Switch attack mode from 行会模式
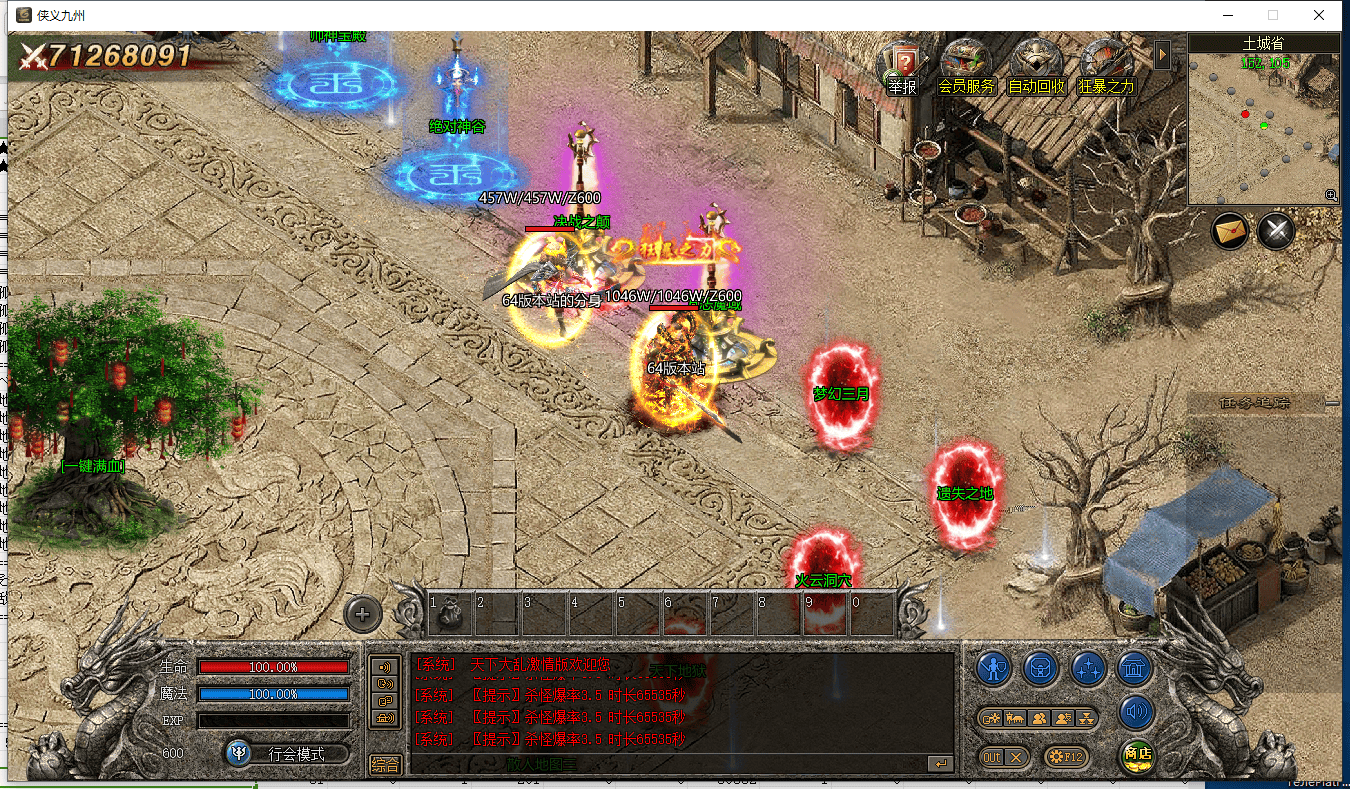The width and height of the screenshot is (1350, 789). [x=288, y=753]
